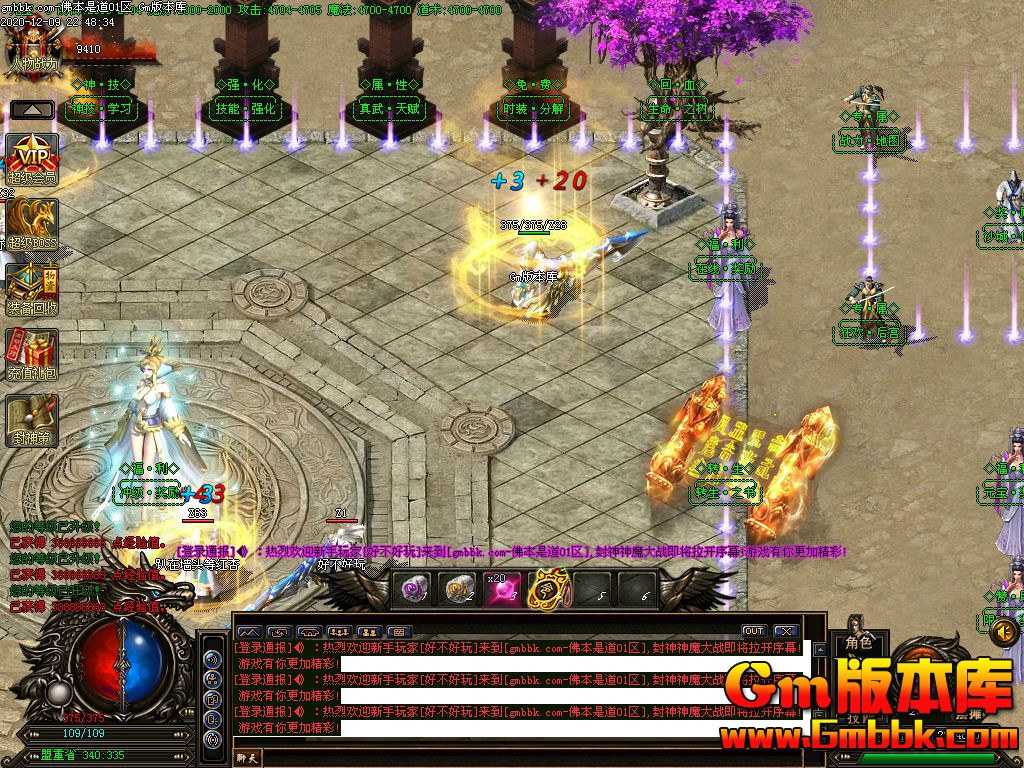Open 装备回收 equipment recycling

click(x=32, y=288)
